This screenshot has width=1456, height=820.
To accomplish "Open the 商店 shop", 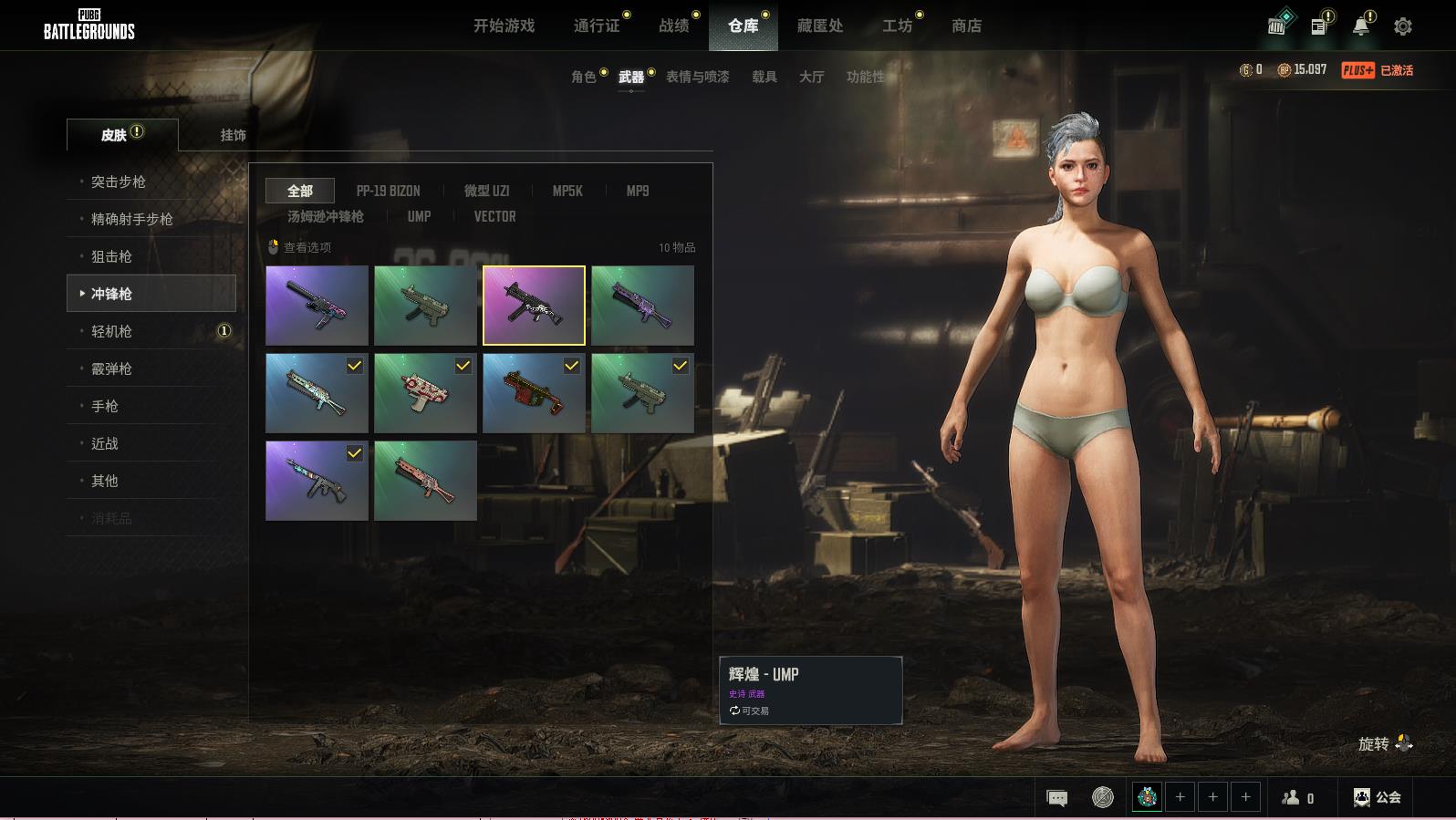I will [966, 26].
